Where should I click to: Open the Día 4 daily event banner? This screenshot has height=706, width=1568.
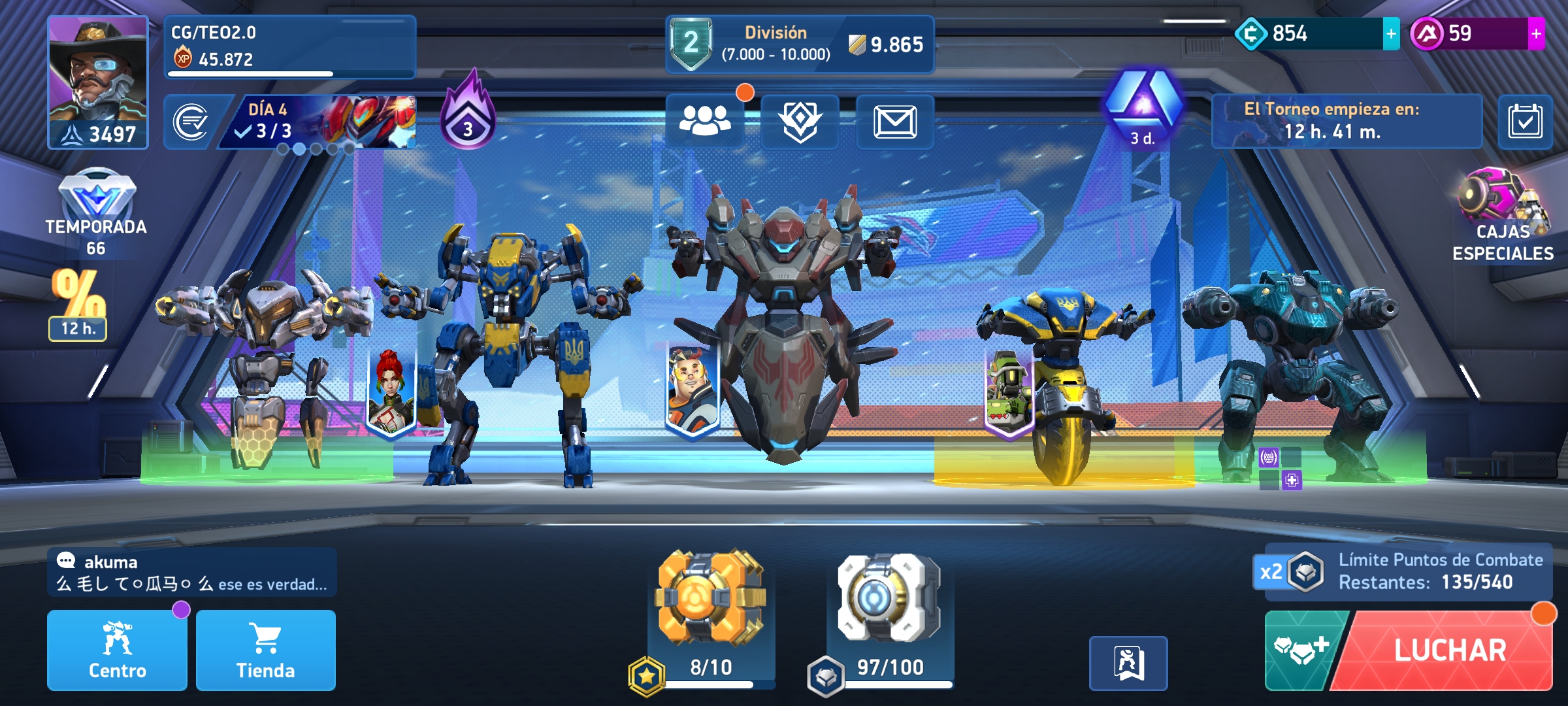pos(320,122)
